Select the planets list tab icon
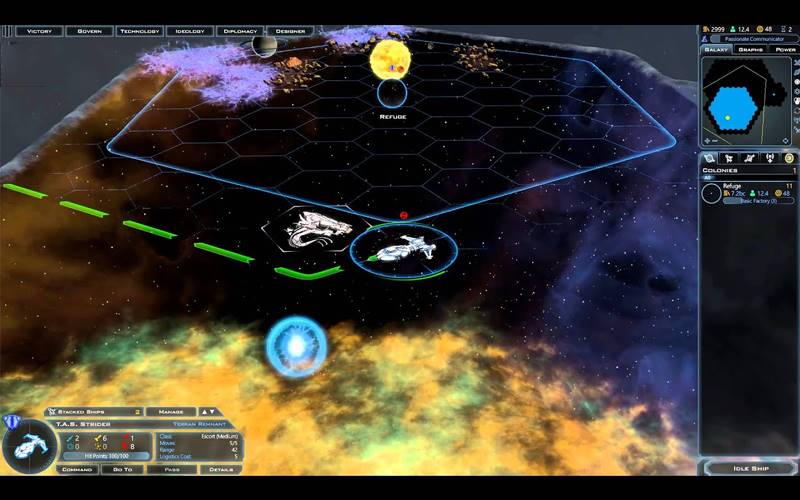This screenshot has height=500, width=800. 711,158
